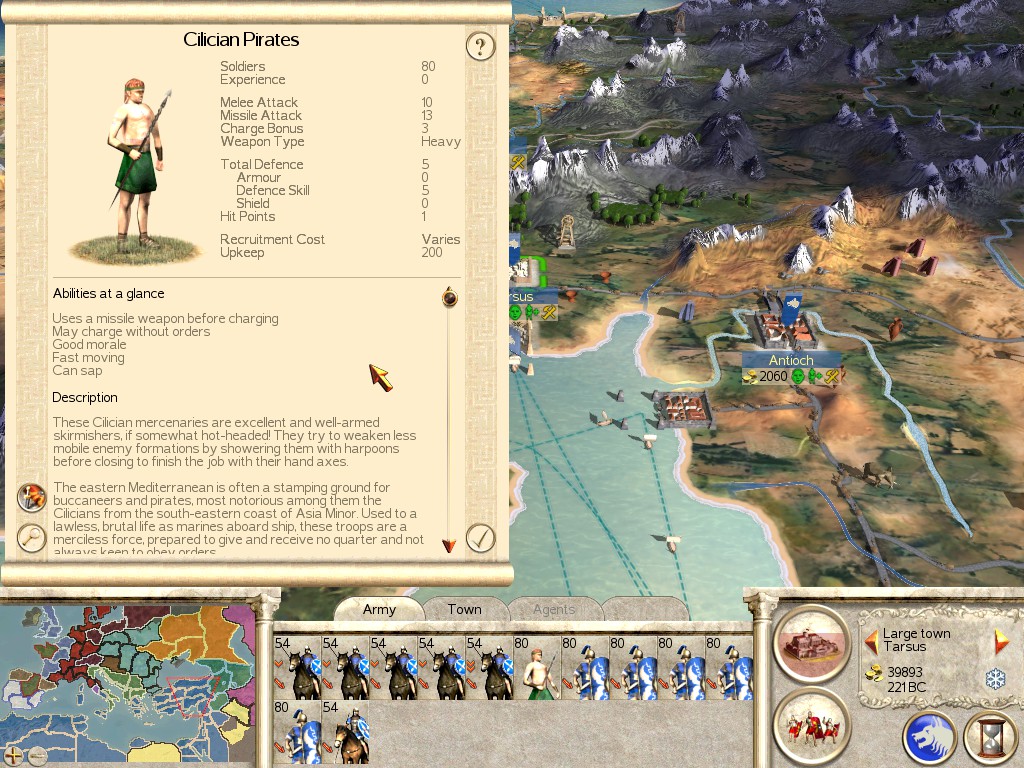This screenshot has width=1024, height=768.
Task: Select the Antioch settlement name label
Action: point(791,360)
